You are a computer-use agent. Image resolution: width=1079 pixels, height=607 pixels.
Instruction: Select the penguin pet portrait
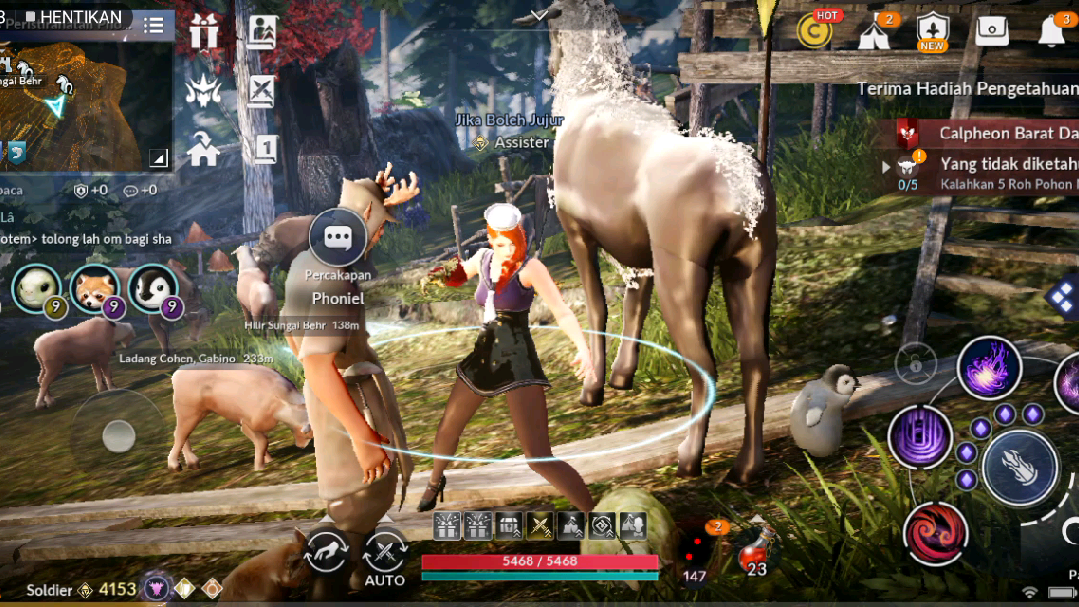coord(153,290)
